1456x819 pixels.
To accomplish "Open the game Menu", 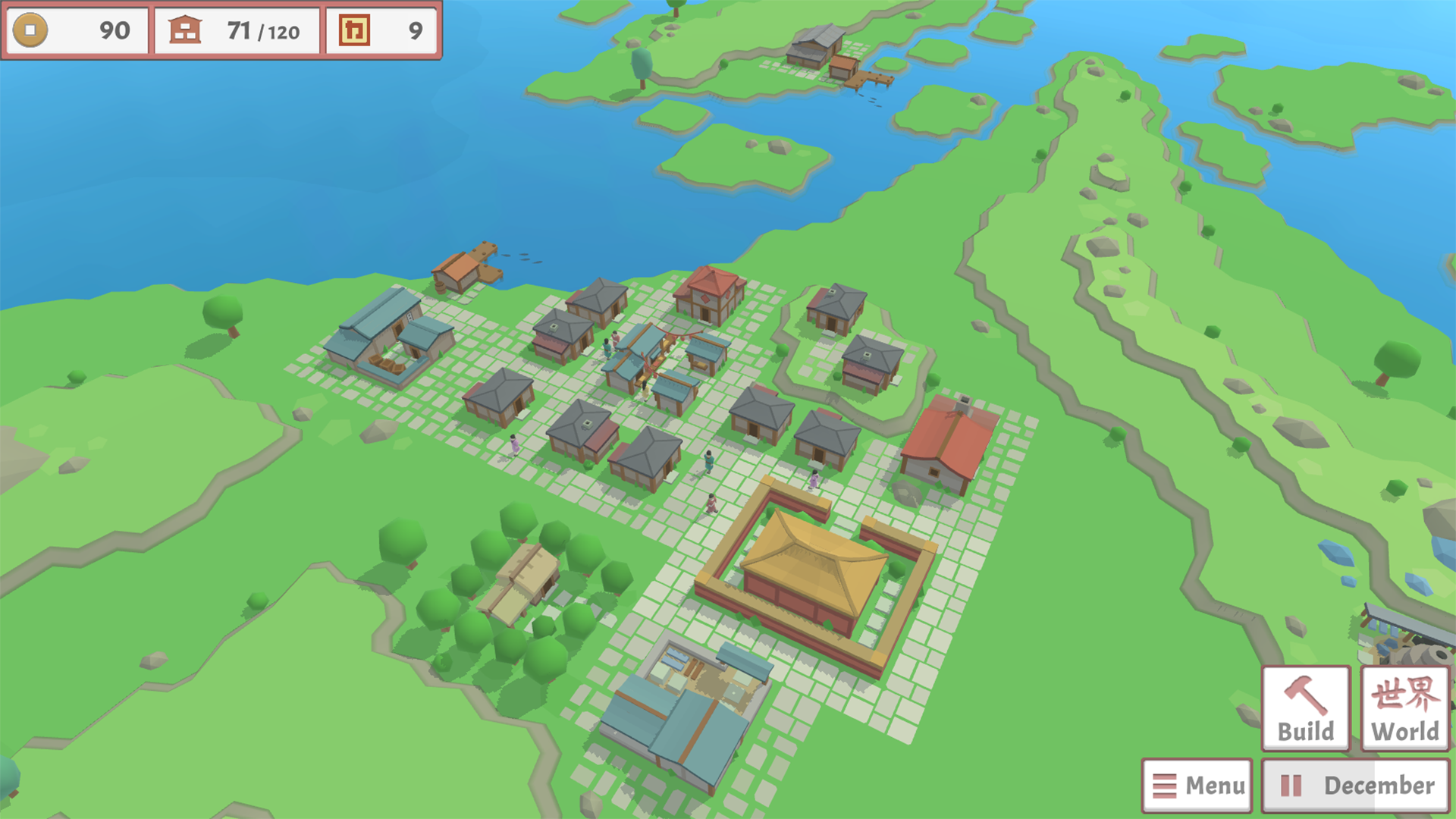I will pos(1197,784).
